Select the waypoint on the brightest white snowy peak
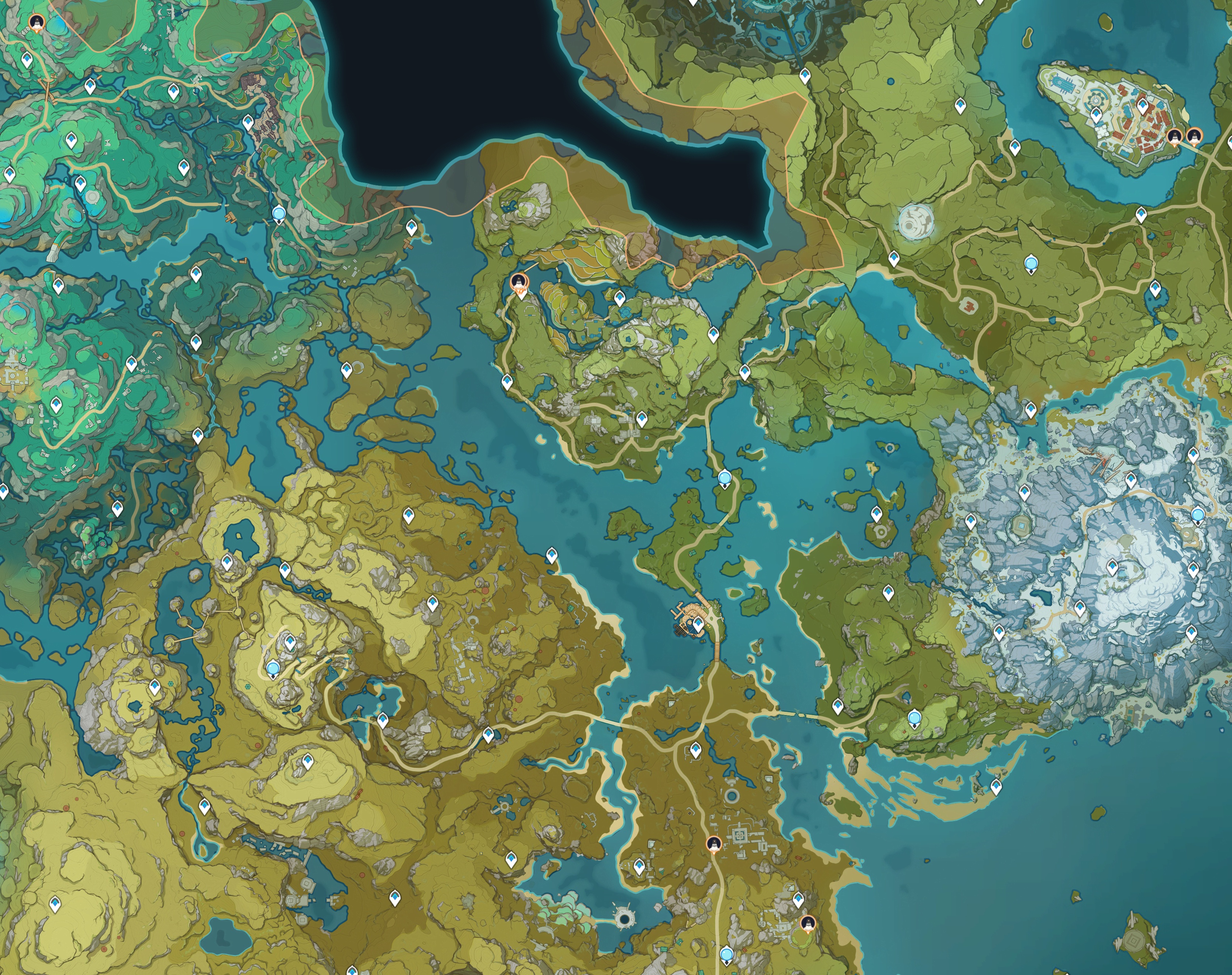This screenshot has width=1232, height=975. 1112,567
